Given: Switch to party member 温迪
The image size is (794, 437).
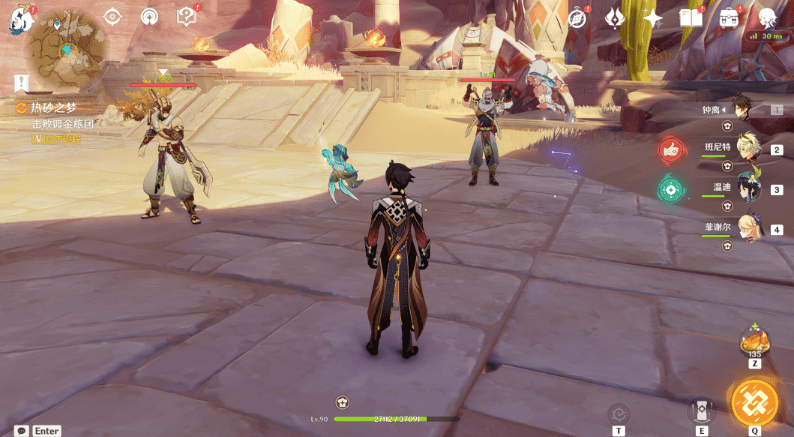Looking at the screenshot, I should click(747, 188).
